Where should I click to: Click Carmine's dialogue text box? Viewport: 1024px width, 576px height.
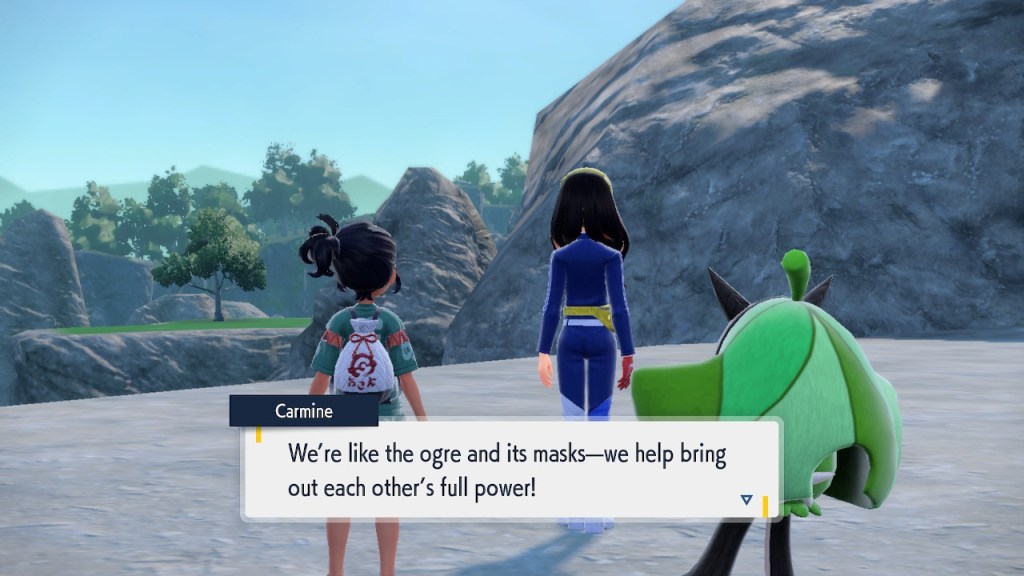[x=510, y=469]
